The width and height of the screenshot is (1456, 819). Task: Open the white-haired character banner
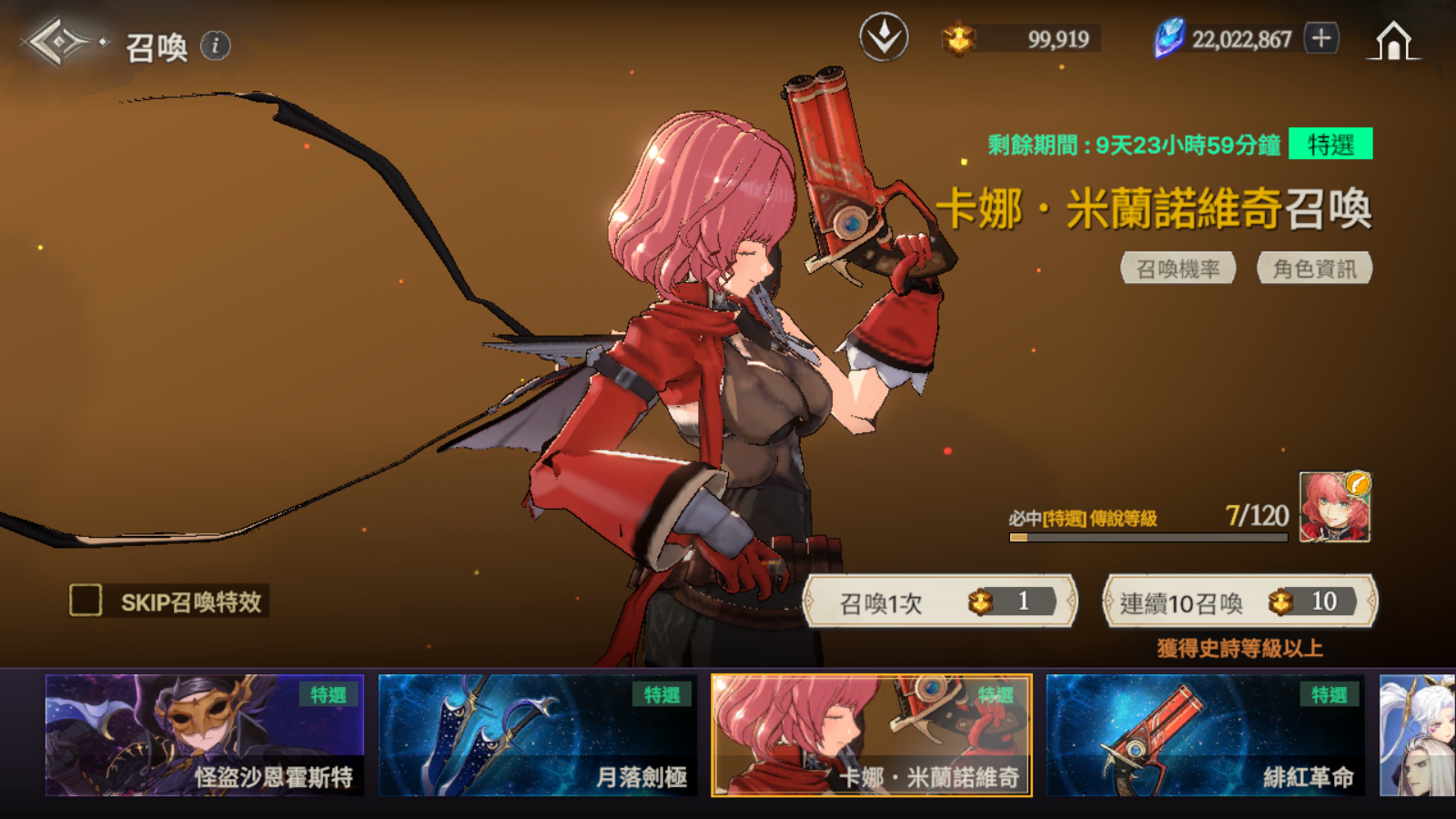point(1417,735)
